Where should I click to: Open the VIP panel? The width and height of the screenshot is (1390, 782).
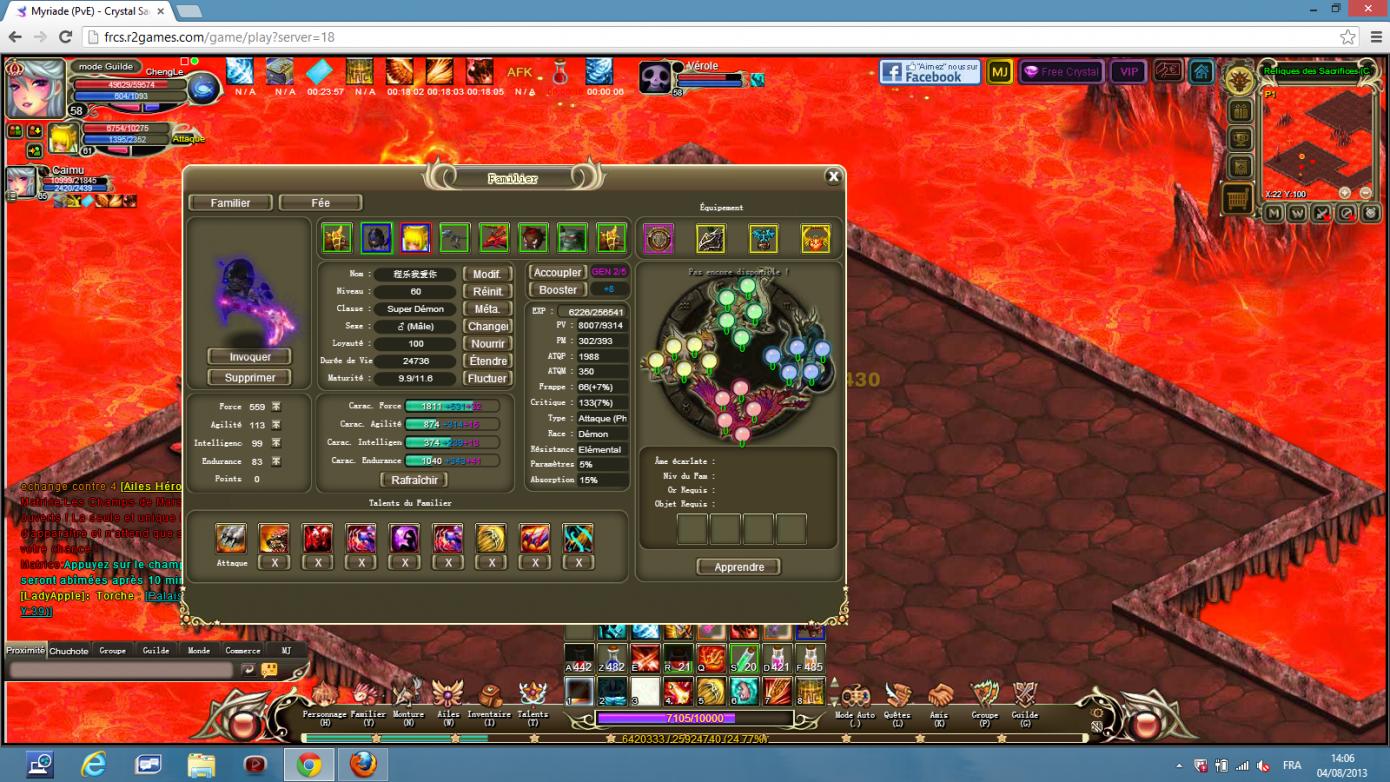(x=1129, y=72)
